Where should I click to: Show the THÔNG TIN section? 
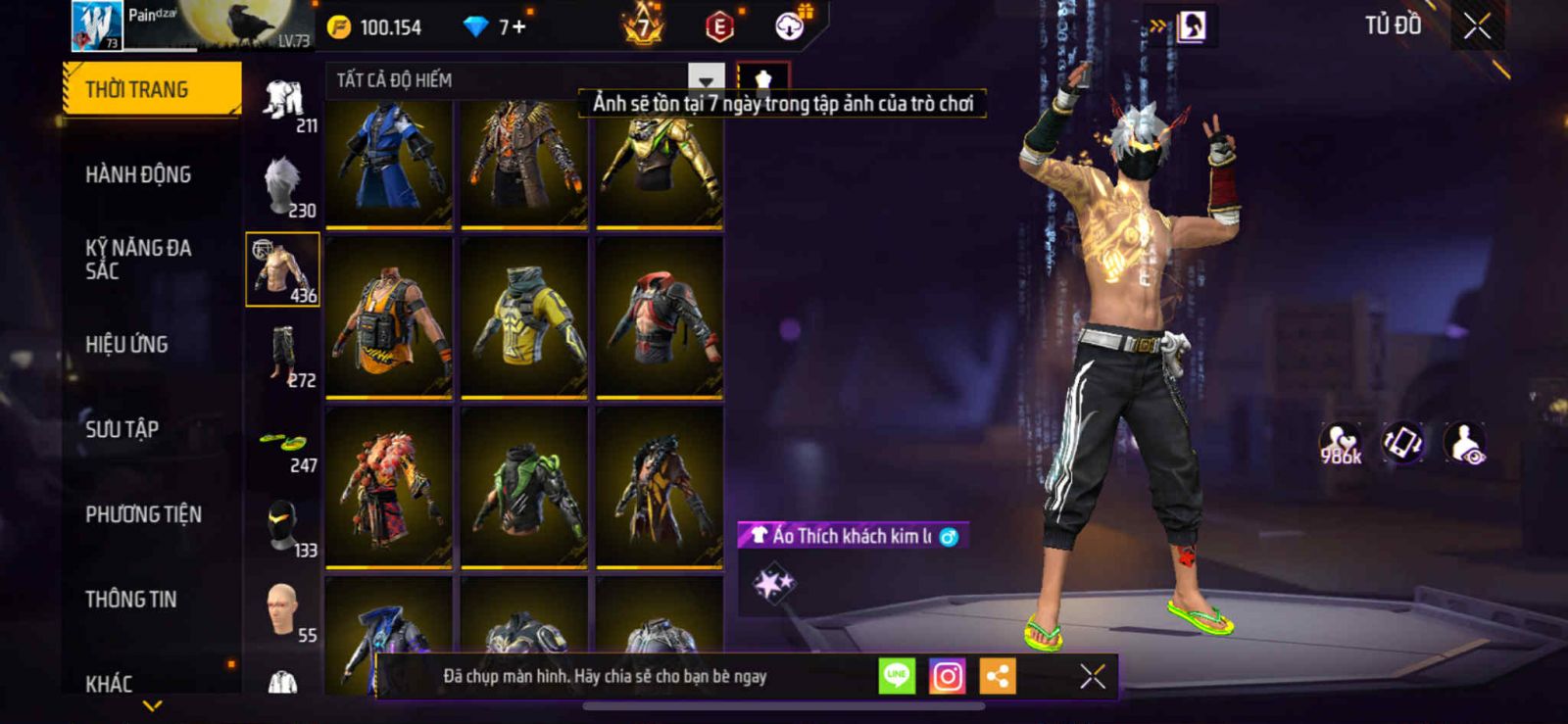tap(131, 600)
